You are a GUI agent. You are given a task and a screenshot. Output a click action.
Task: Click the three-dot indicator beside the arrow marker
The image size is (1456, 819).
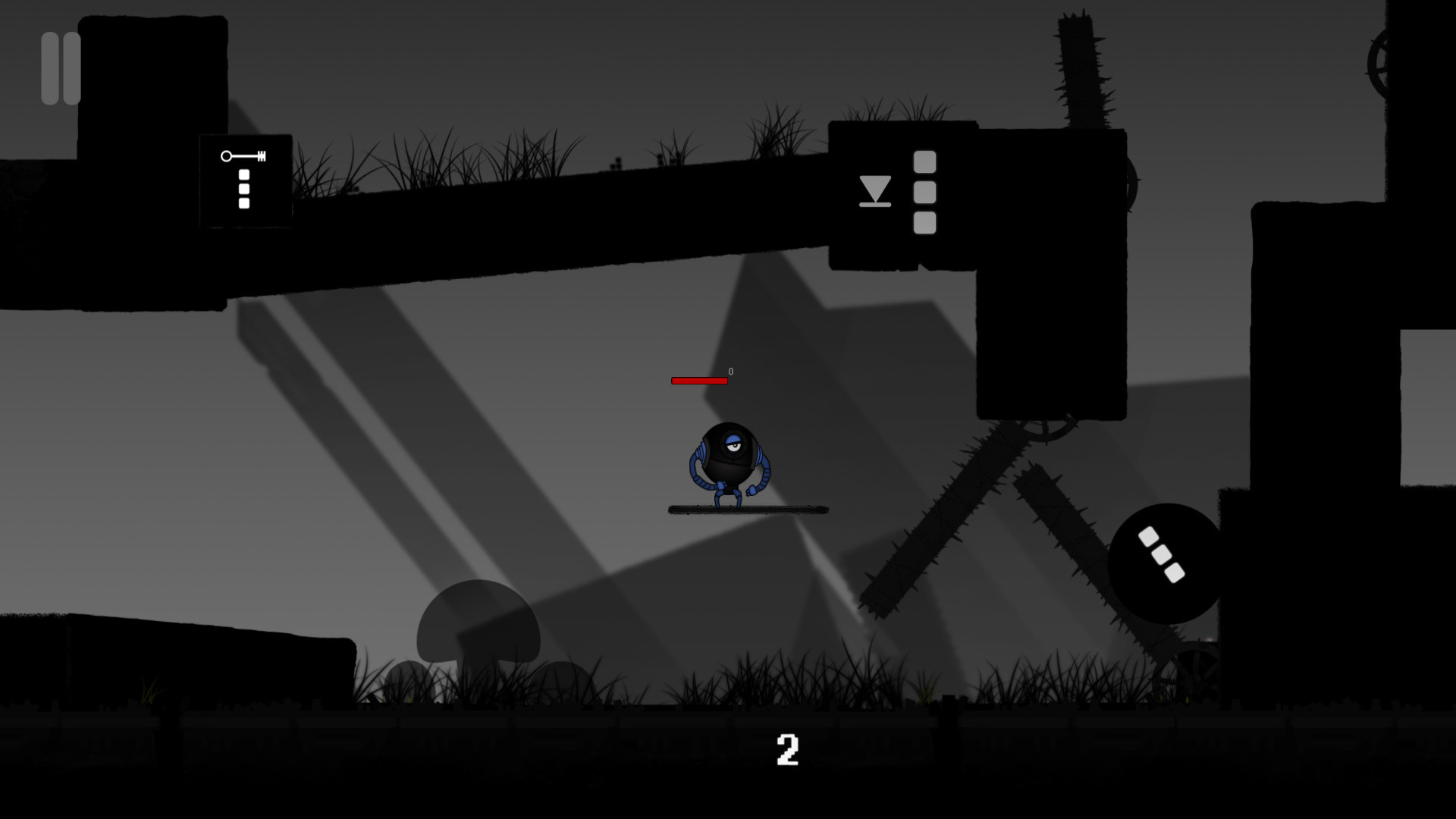click(x=924, y=193)
